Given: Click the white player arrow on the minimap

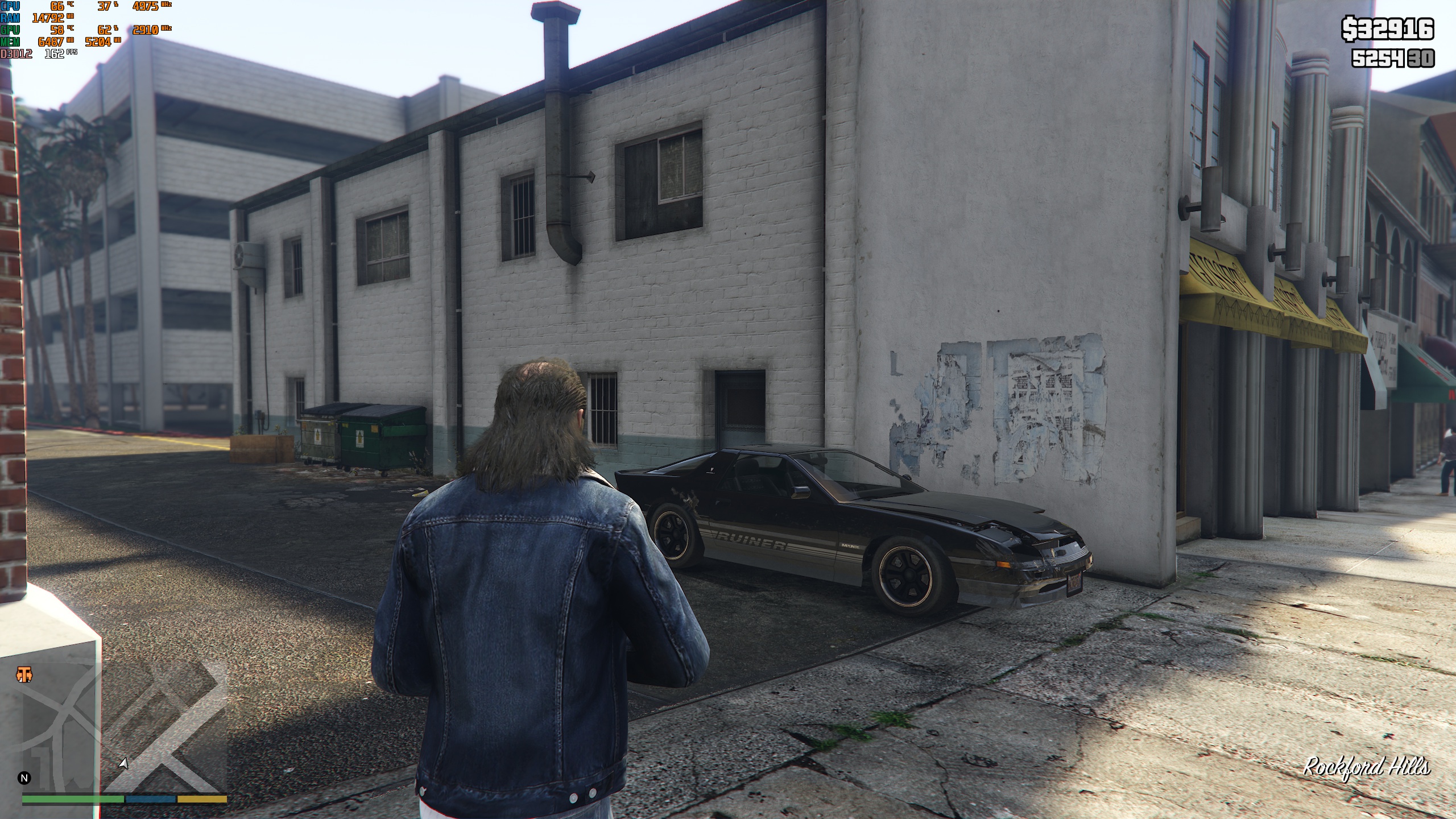Looking at the screenshot, I should [x=123, y=763].
